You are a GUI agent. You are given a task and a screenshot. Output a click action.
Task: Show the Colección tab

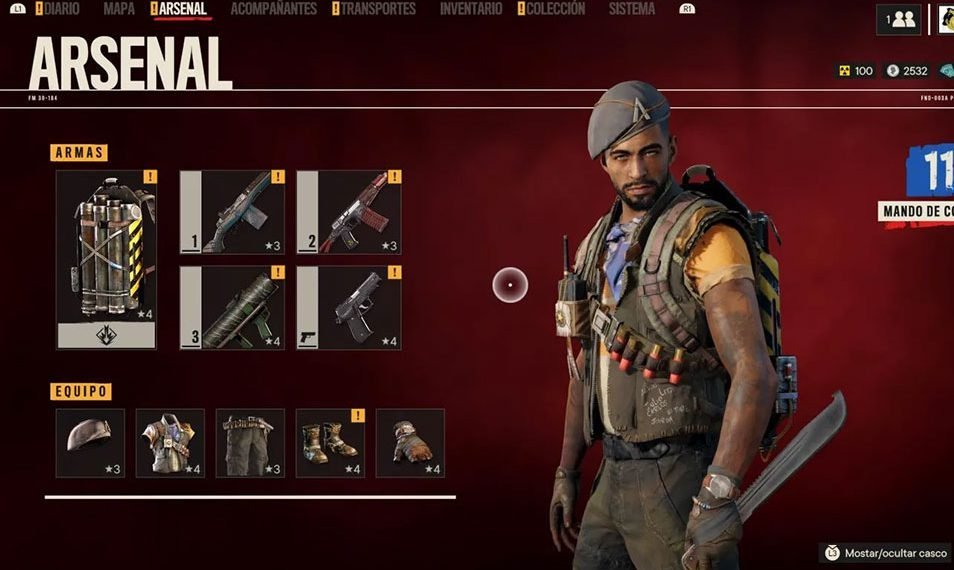pyautogui.click(x=555, y=9)
